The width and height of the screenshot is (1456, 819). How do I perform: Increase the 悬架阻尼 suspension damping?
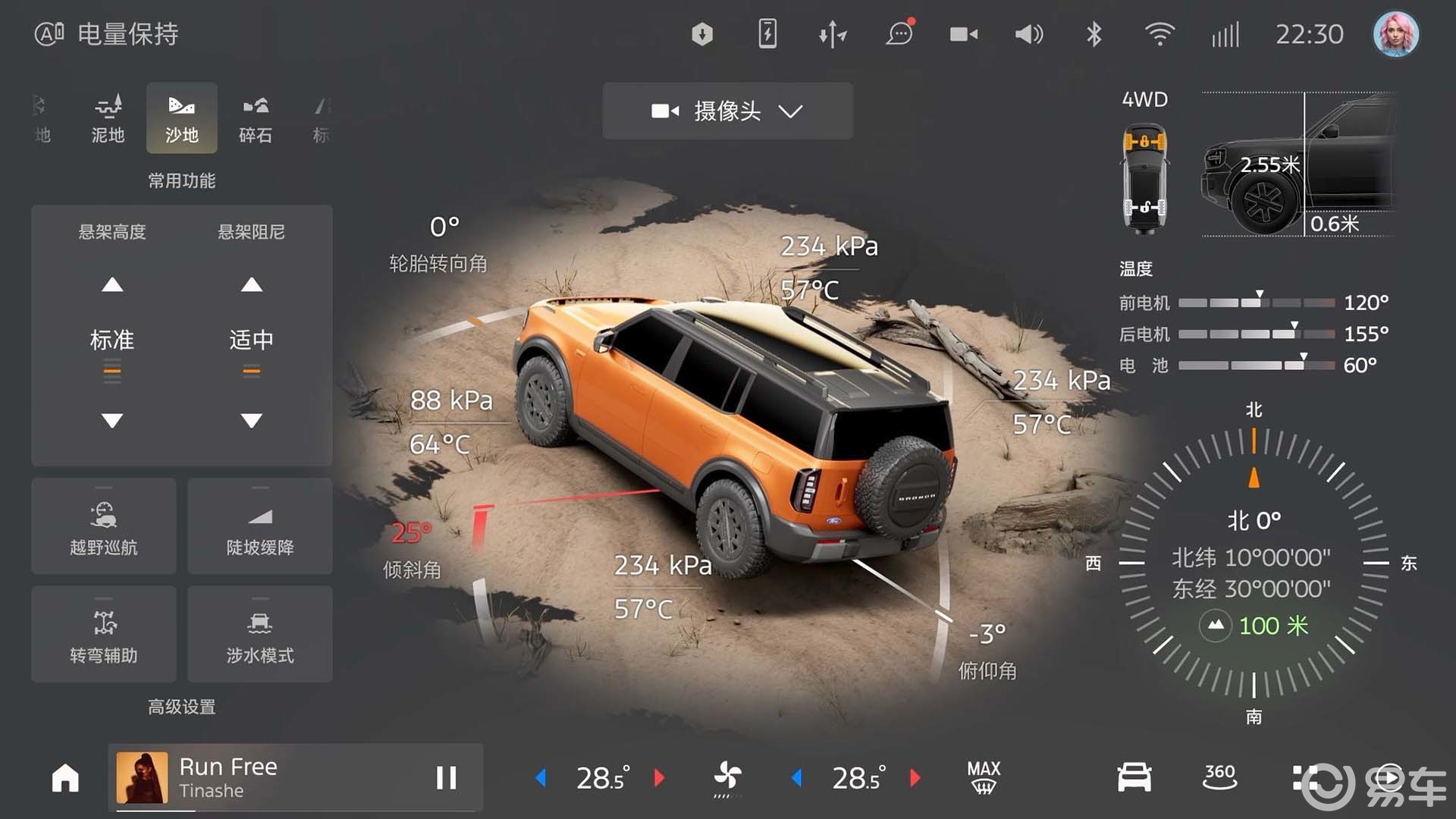coord(251,285)
